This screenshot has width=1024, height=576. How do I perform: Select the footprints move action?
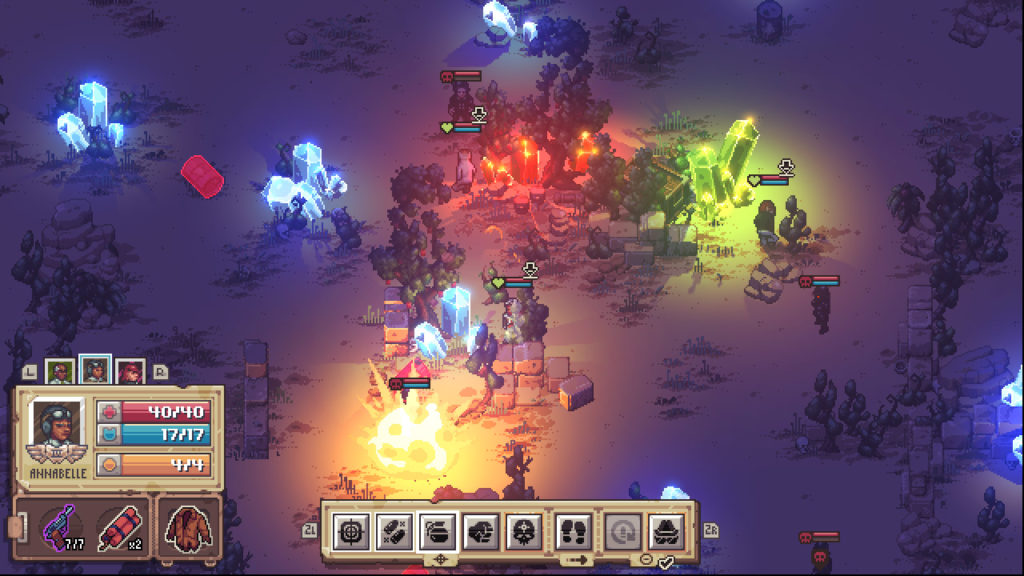pyautogui.click(x=574, y=529)
